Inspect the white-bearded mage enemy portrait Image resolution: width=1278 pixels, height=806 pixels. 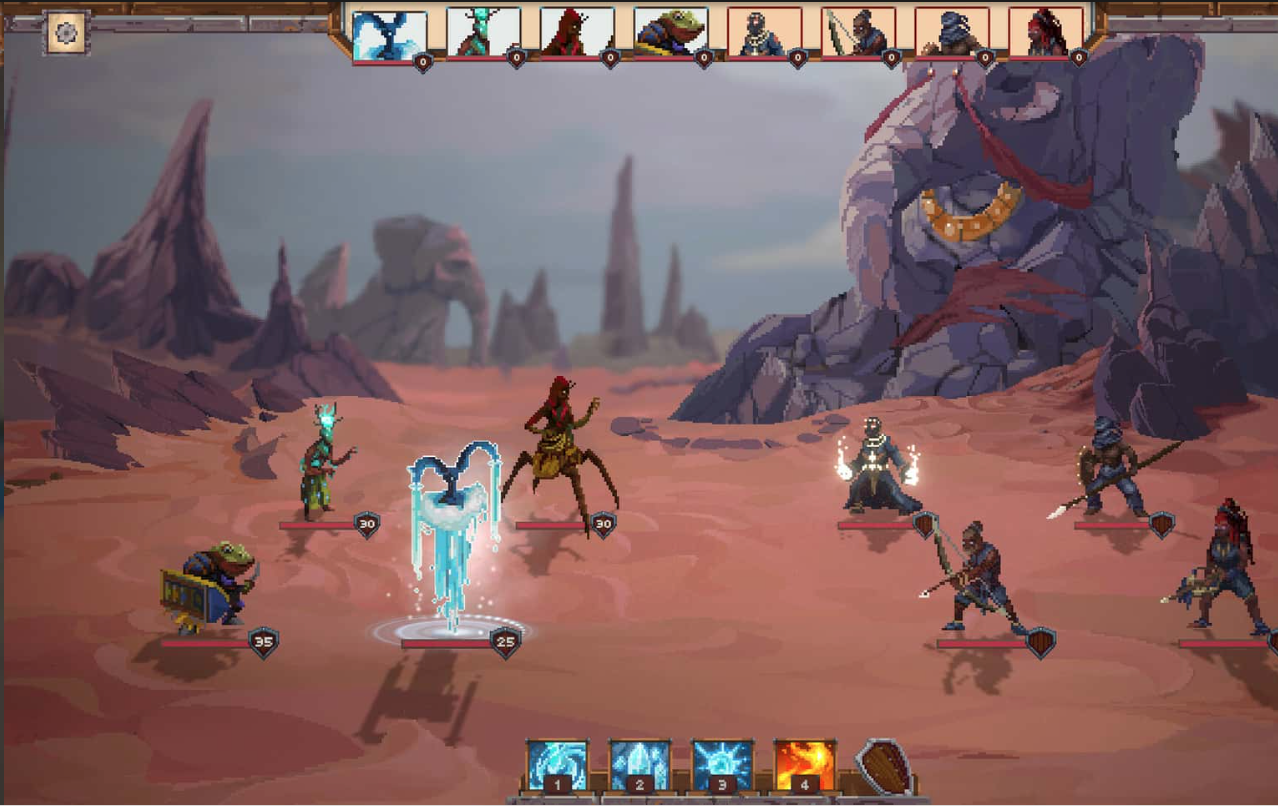click(765, 33)
